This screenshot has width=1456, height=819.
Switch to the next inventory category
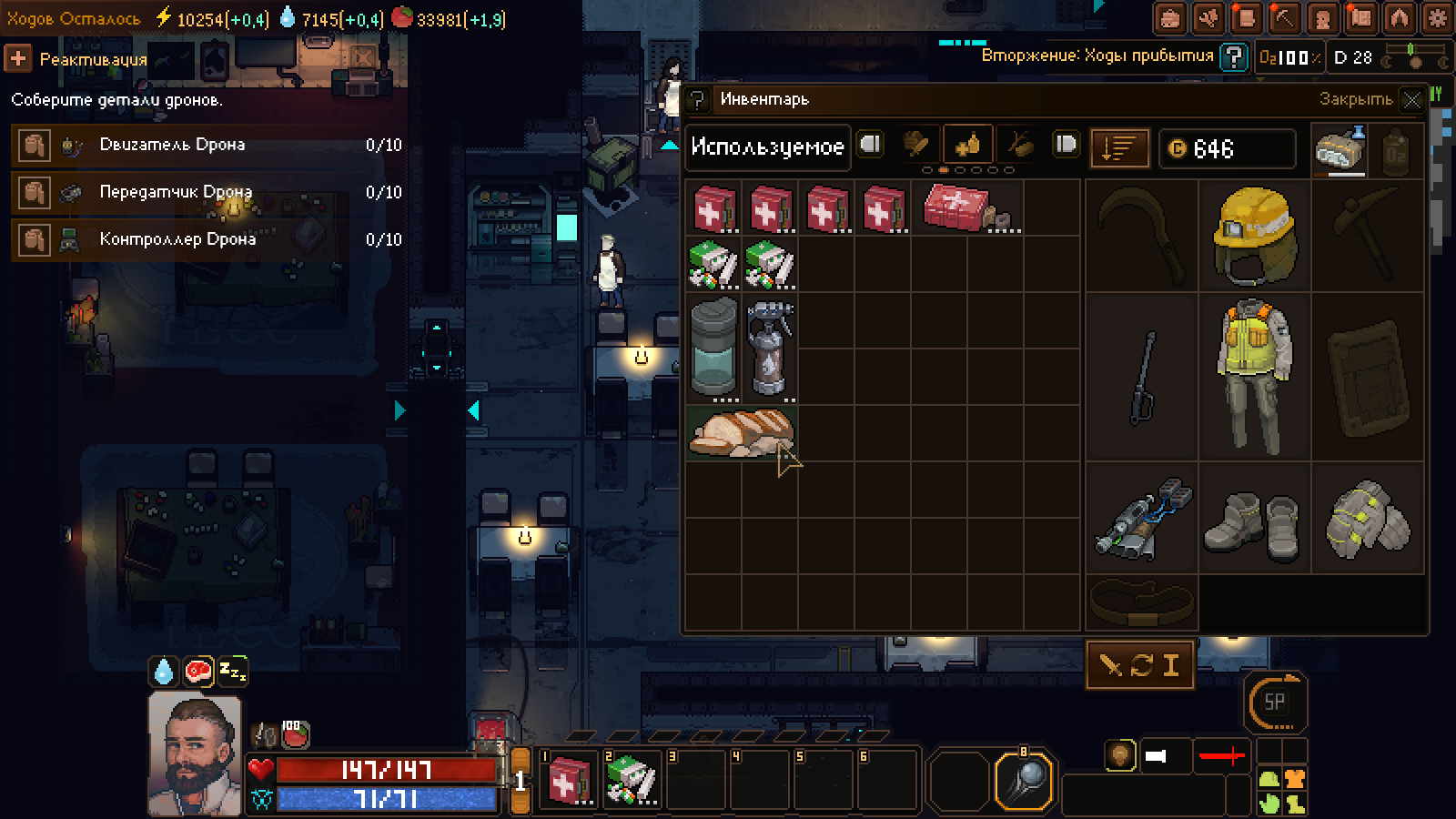coord(1066,145)
